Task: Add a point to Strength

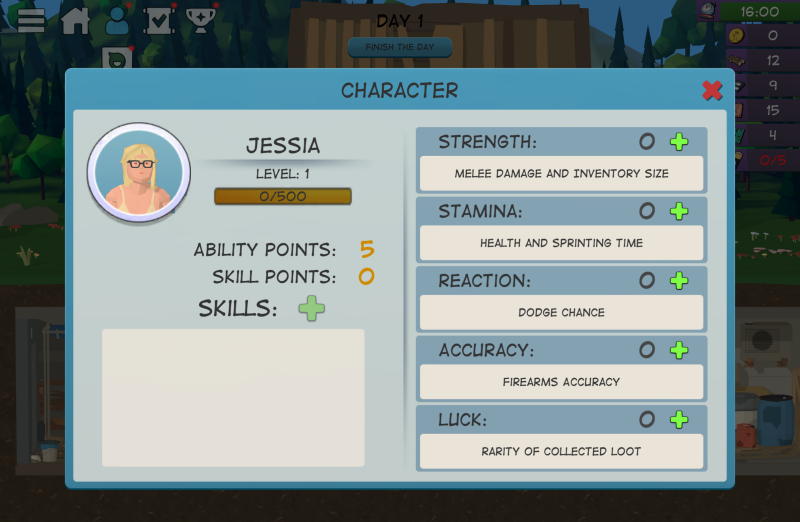Action: pyautogui.click(x=679, y=142)
